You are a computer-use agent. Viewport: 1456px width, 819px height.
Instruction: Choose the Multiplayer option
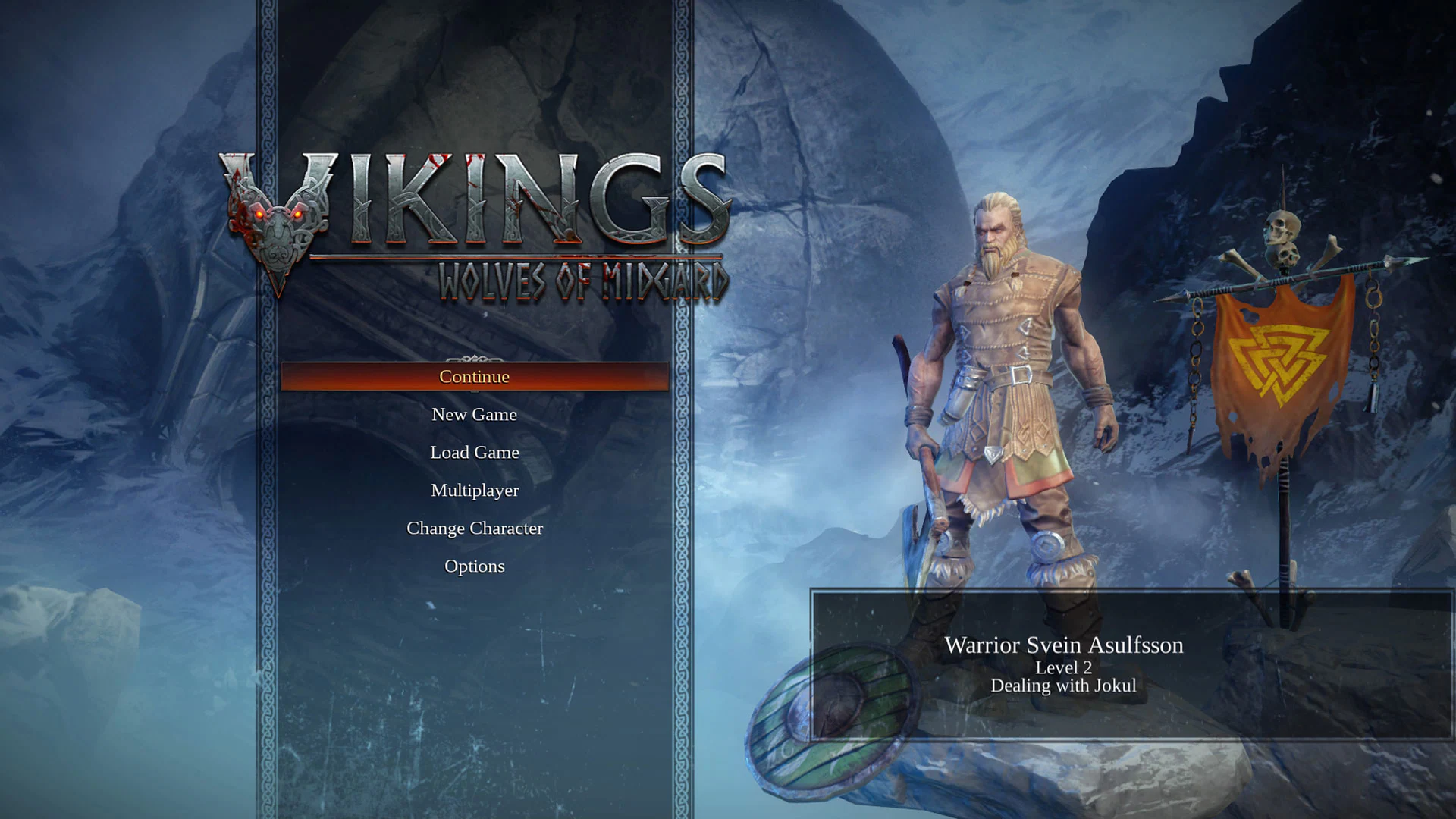click(x=474, y=491)
